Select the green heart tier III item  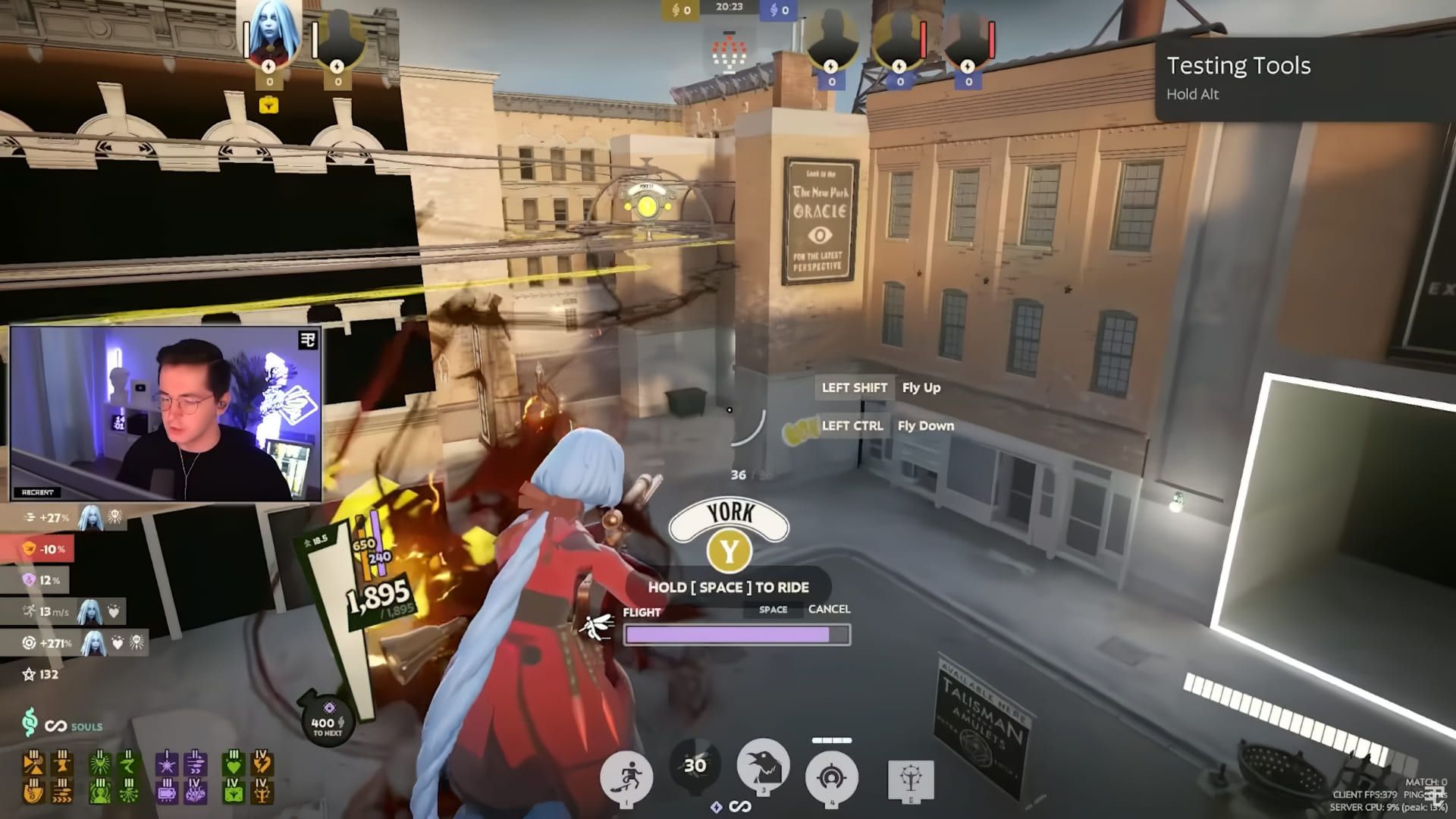232,762
